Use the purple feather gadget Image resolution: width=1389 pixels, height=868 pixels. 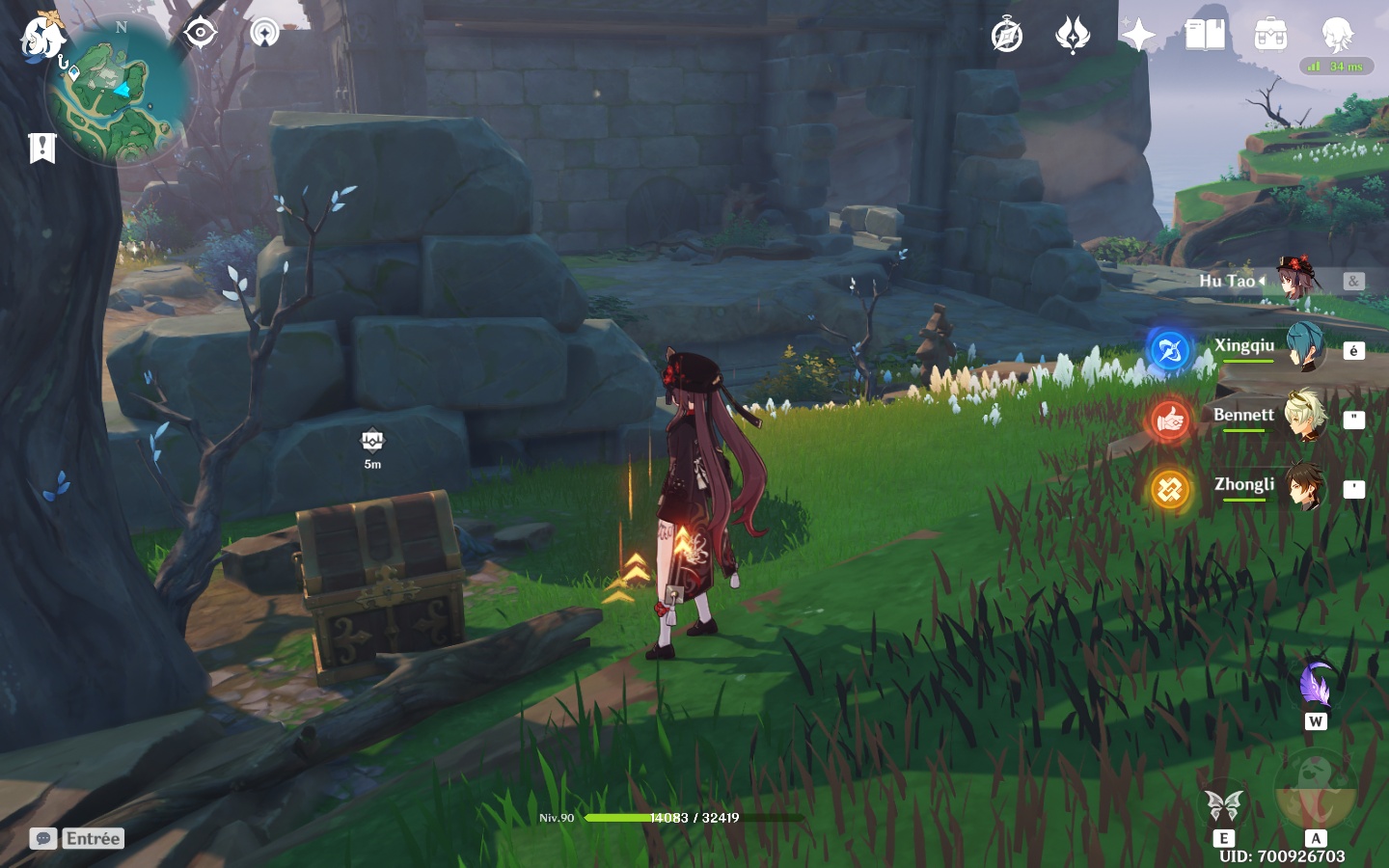1316,686
